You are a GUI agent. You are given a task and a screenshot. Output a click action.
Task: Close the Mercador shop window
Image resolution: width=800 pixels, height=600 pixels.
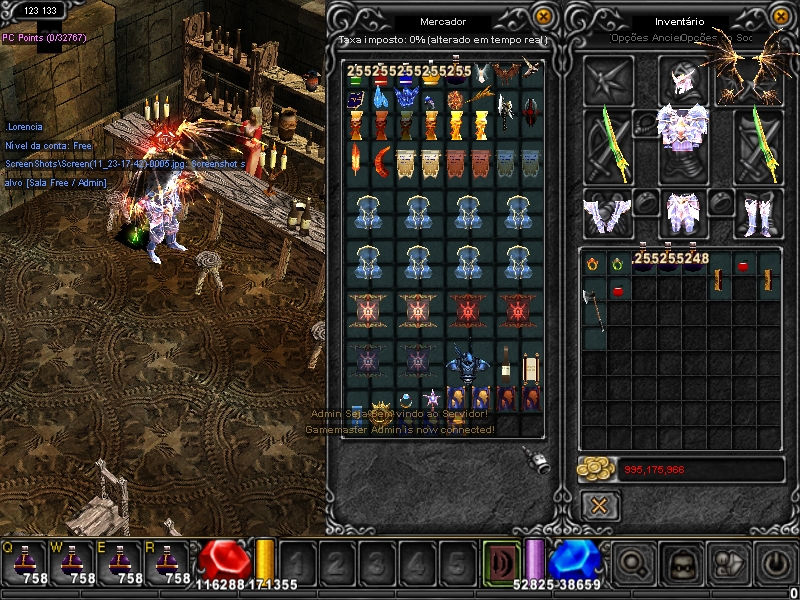coord(543,17)
